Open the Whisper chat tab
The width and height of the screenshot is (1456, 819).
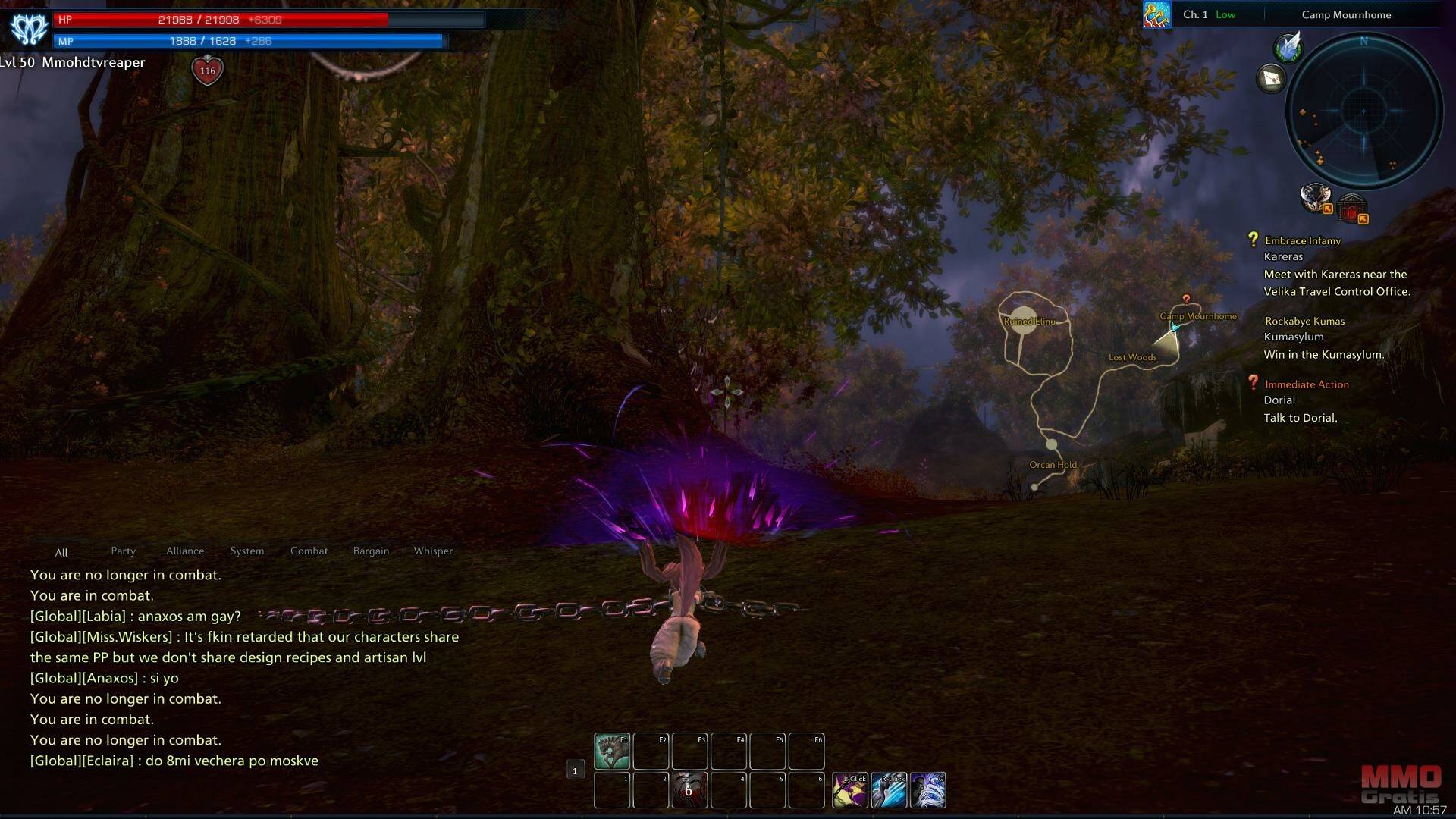click(433, 551)
